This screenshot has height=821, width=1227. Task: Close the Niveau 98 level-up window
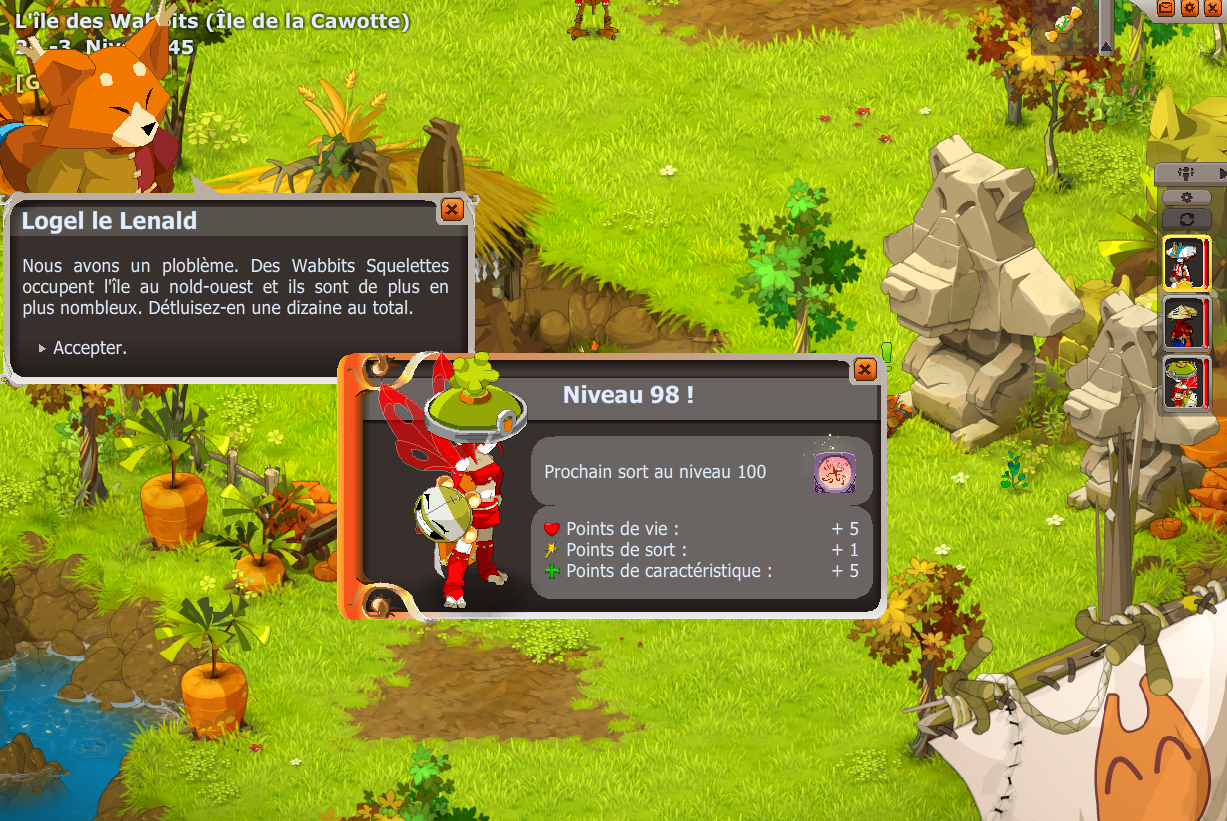click(x=865, y=370)
